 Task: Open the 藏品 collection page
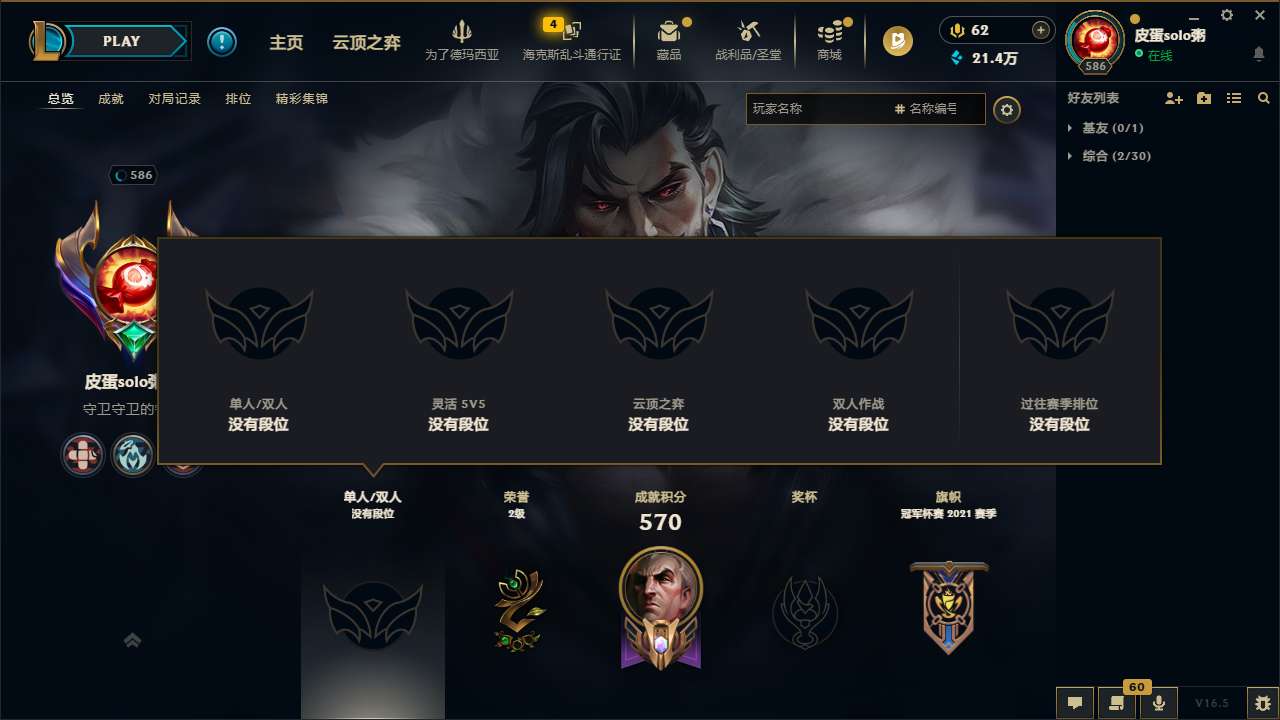coord(669,41)
